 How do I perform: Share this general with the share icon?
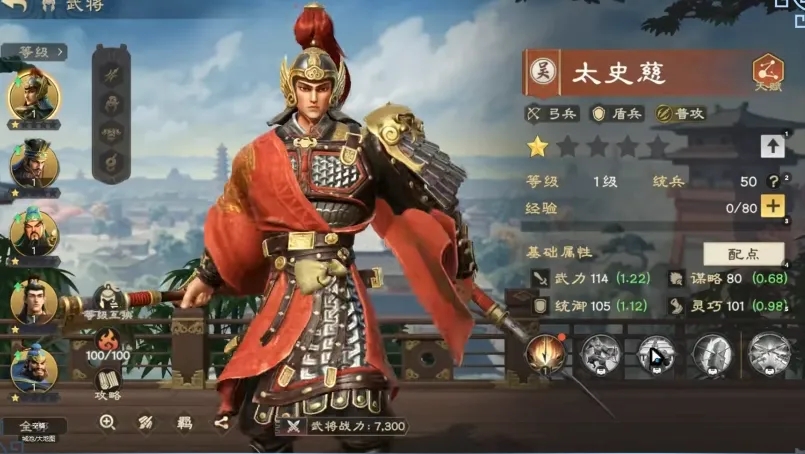click(221, 423)
